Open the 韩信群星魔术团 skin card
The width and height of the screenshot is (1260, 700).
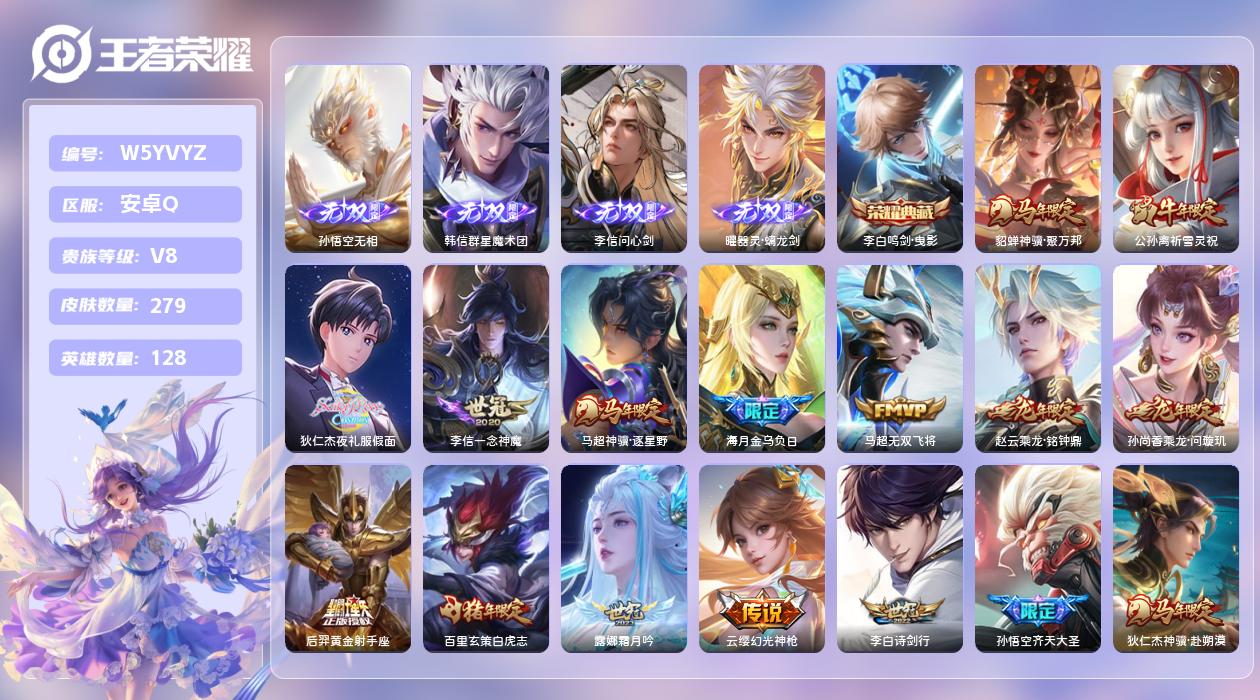pos(486,158)
